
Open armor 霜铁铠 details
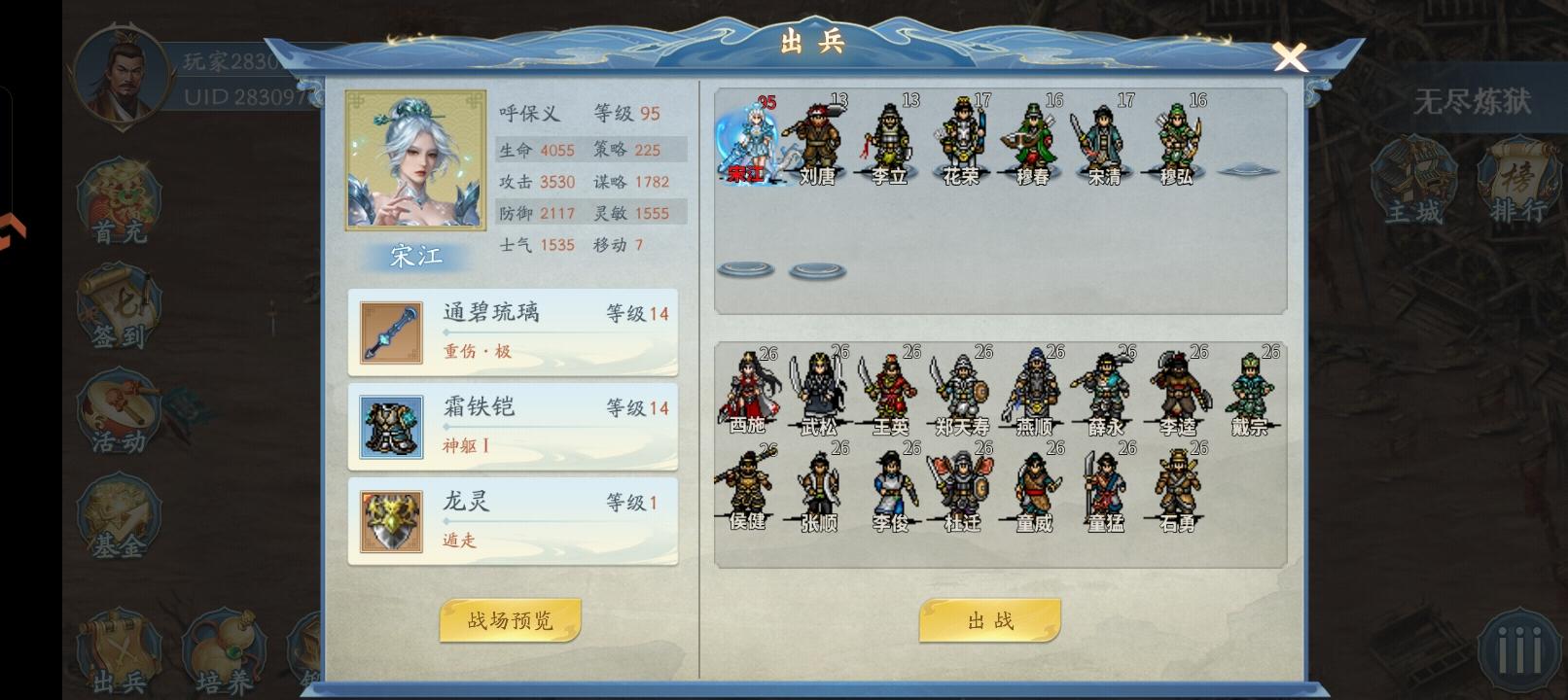(513, 425)
